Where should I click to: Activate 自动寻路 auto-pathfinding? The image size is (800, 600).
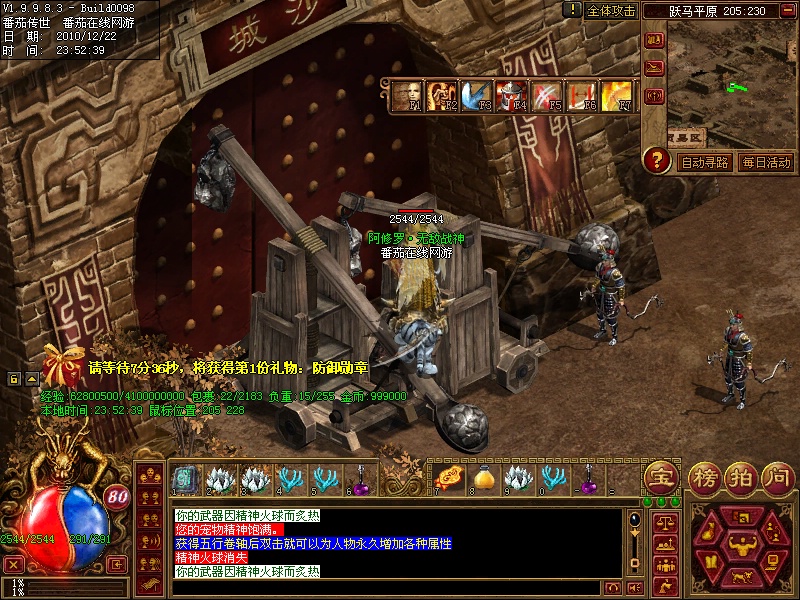tap(705, 162)
